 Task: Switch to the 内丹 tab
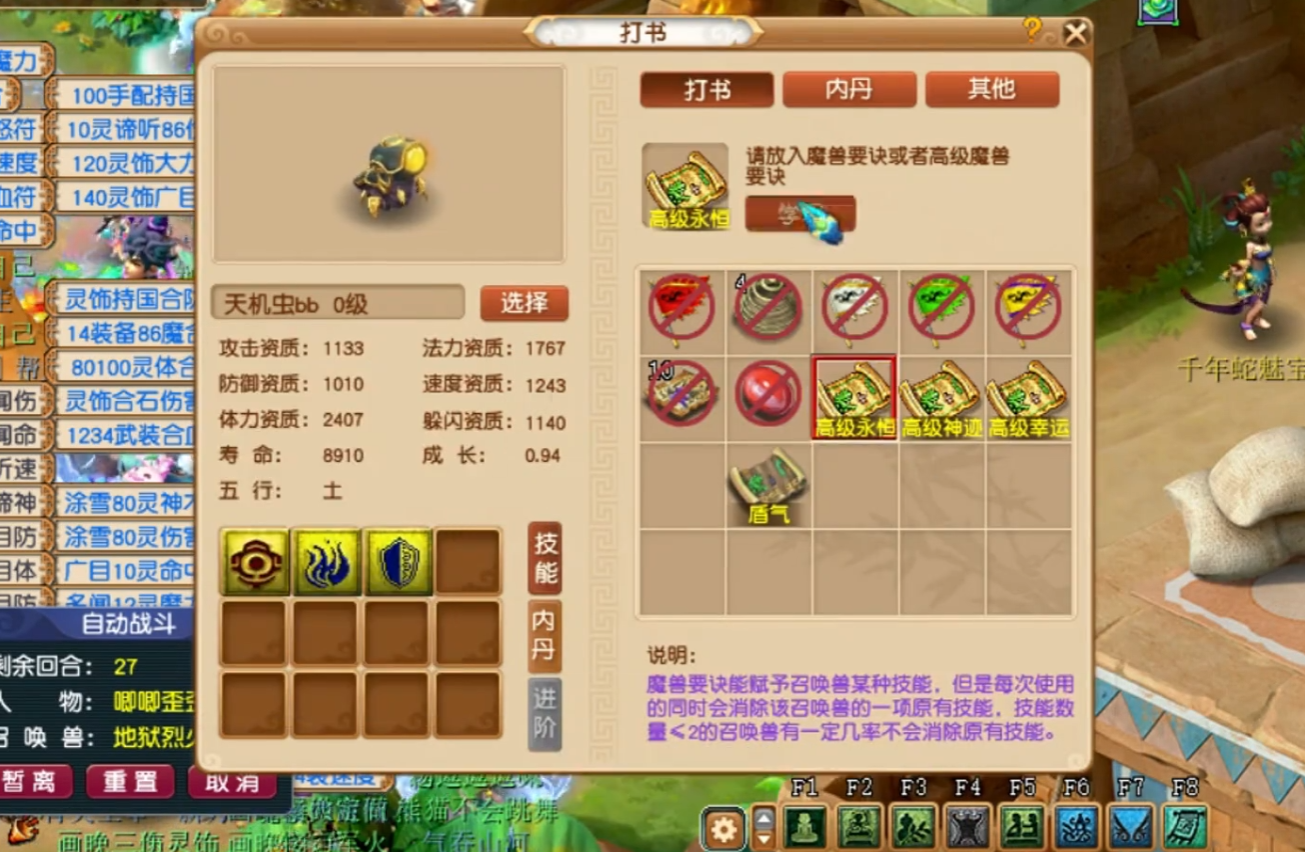click(849, 90)
